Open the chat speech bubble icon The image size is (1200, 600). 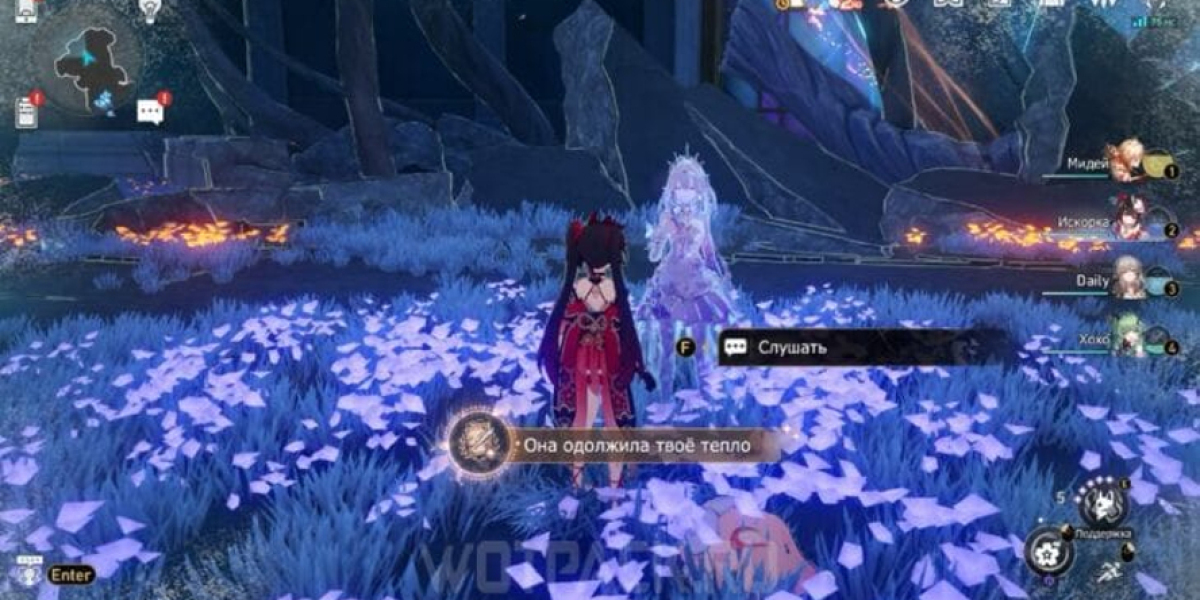tap(151, 111)
